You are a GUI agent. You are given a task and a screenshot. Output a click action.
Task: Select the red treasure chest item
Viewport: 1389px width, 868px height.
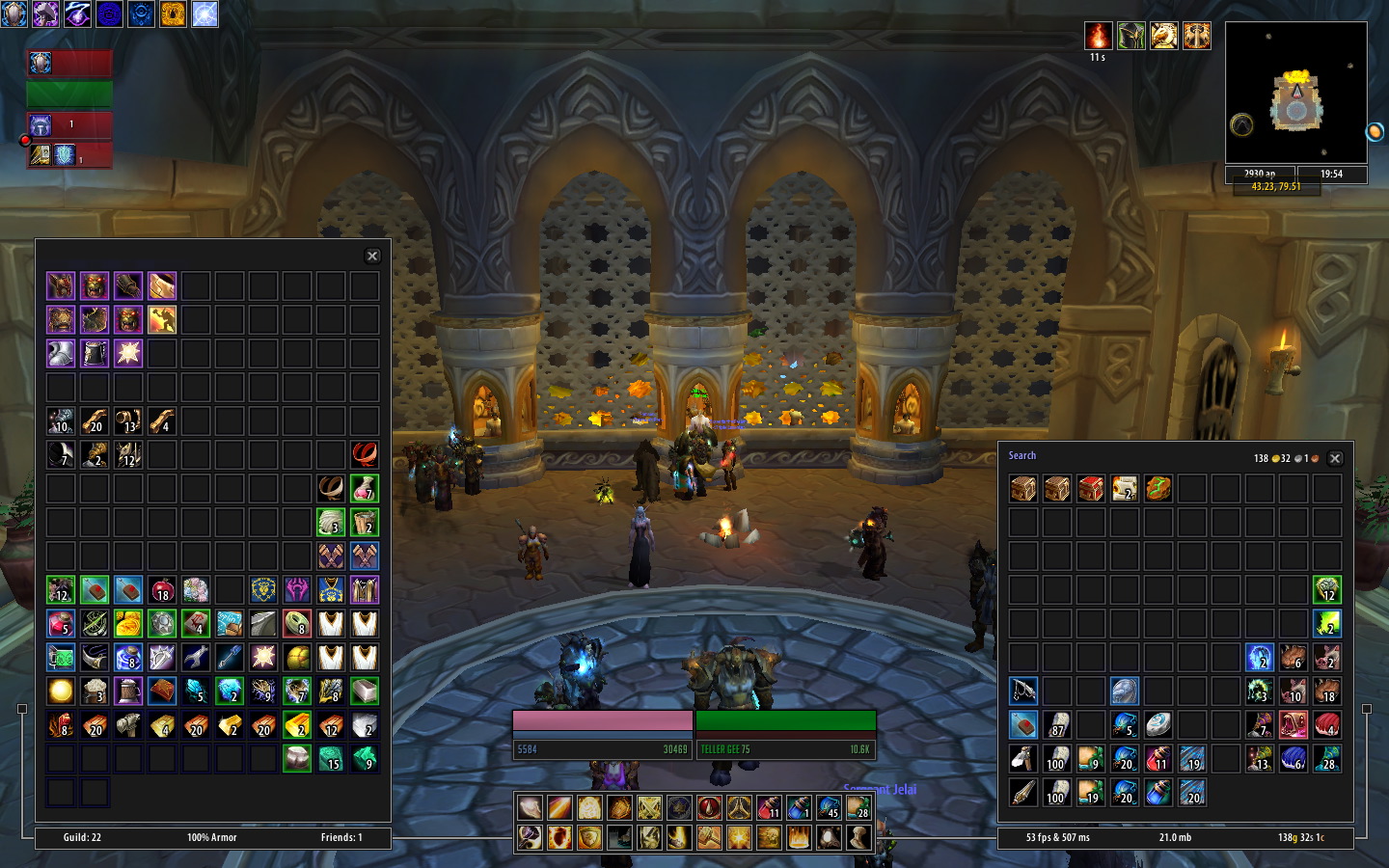(x=1091, y=488)
